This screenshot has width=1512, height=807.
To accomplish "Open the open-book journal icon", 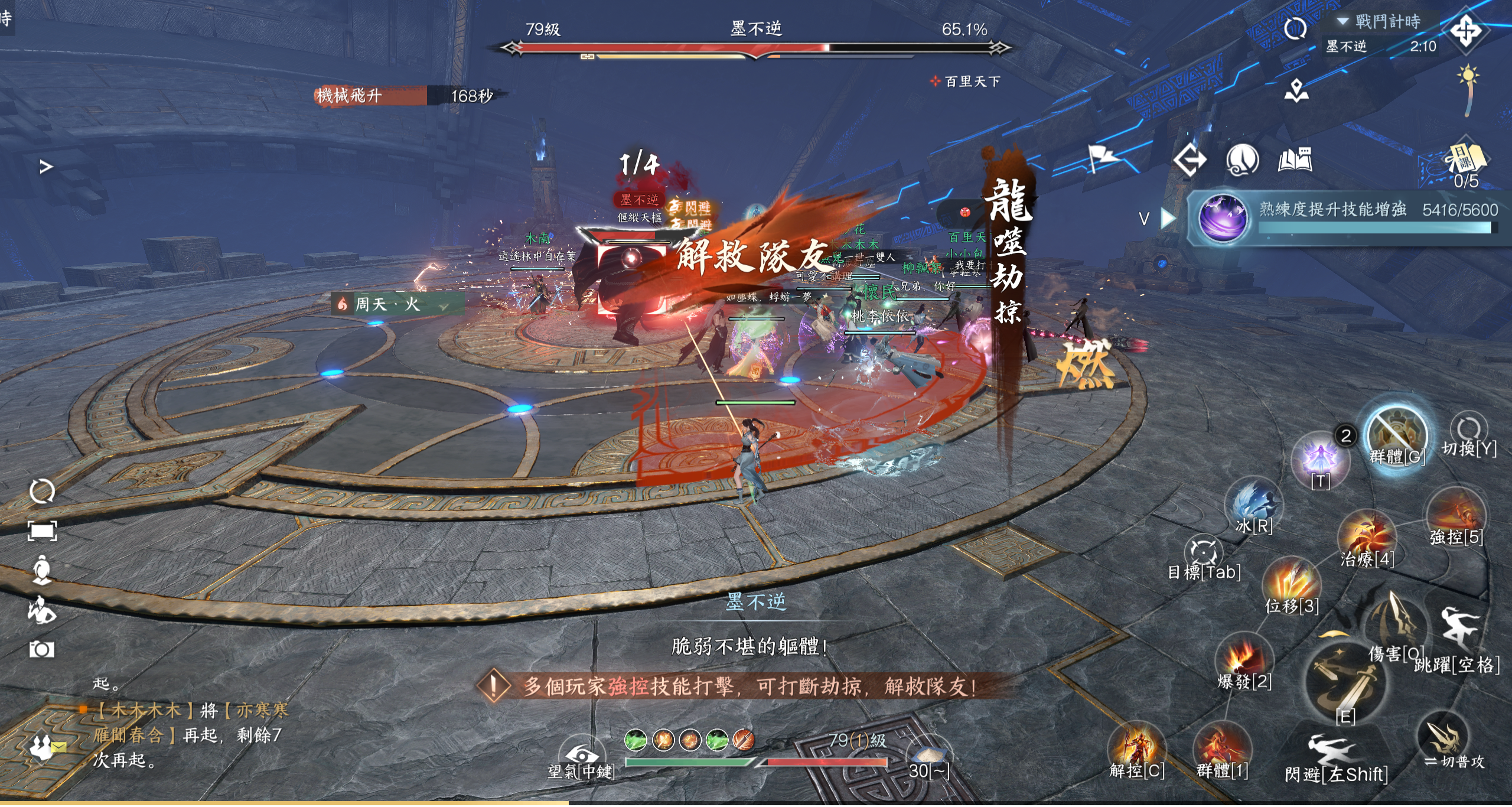I will (1295, 160).
